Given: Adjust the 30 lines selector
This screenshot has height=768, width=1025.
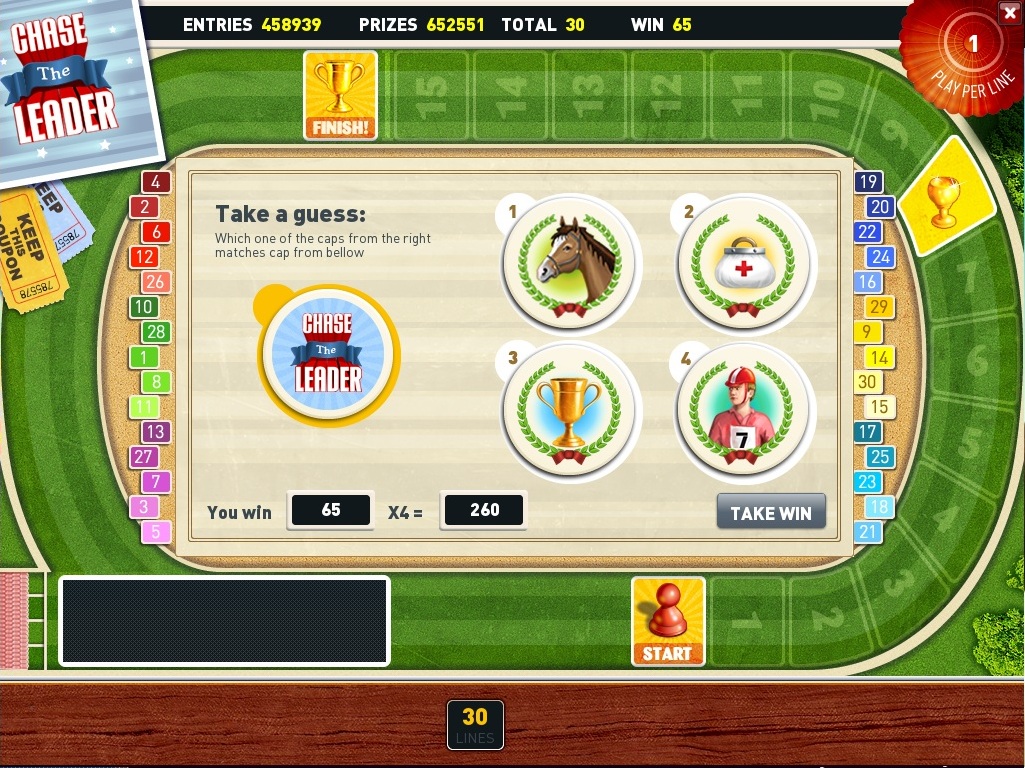Looking at the screenshot, I should point(475,724).
